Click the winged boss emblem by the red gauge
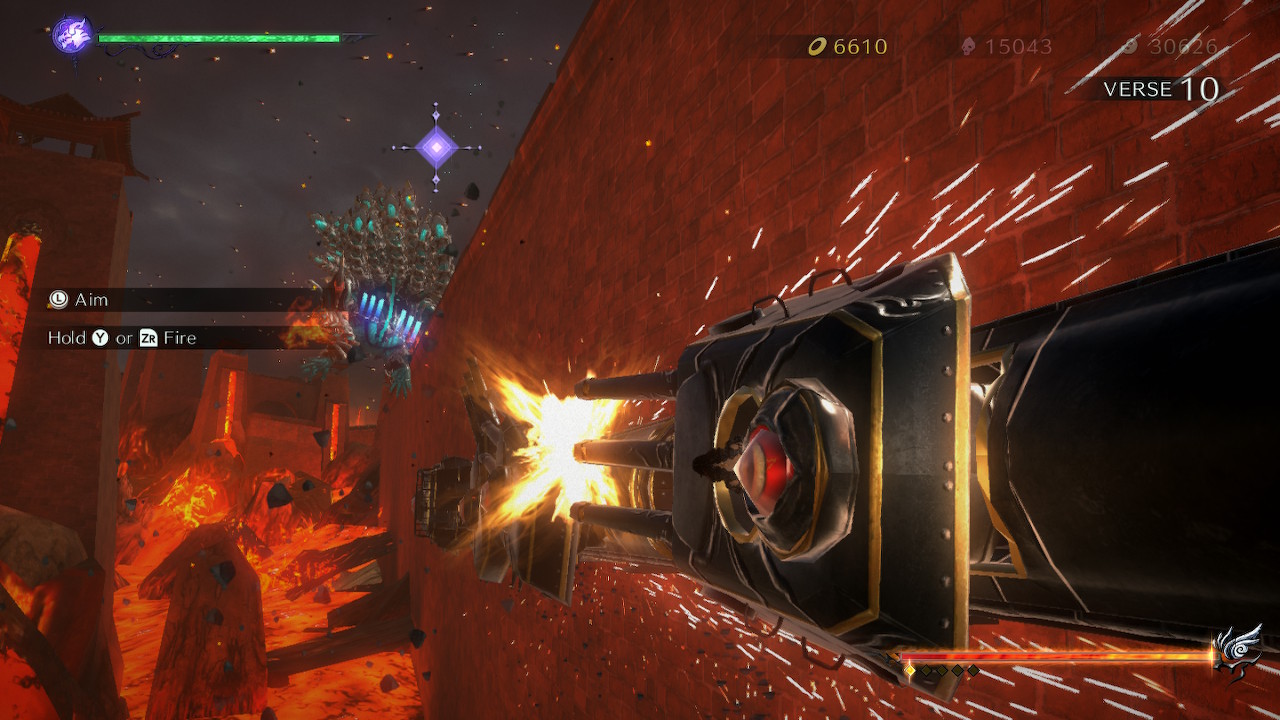 coord(1236,651)
